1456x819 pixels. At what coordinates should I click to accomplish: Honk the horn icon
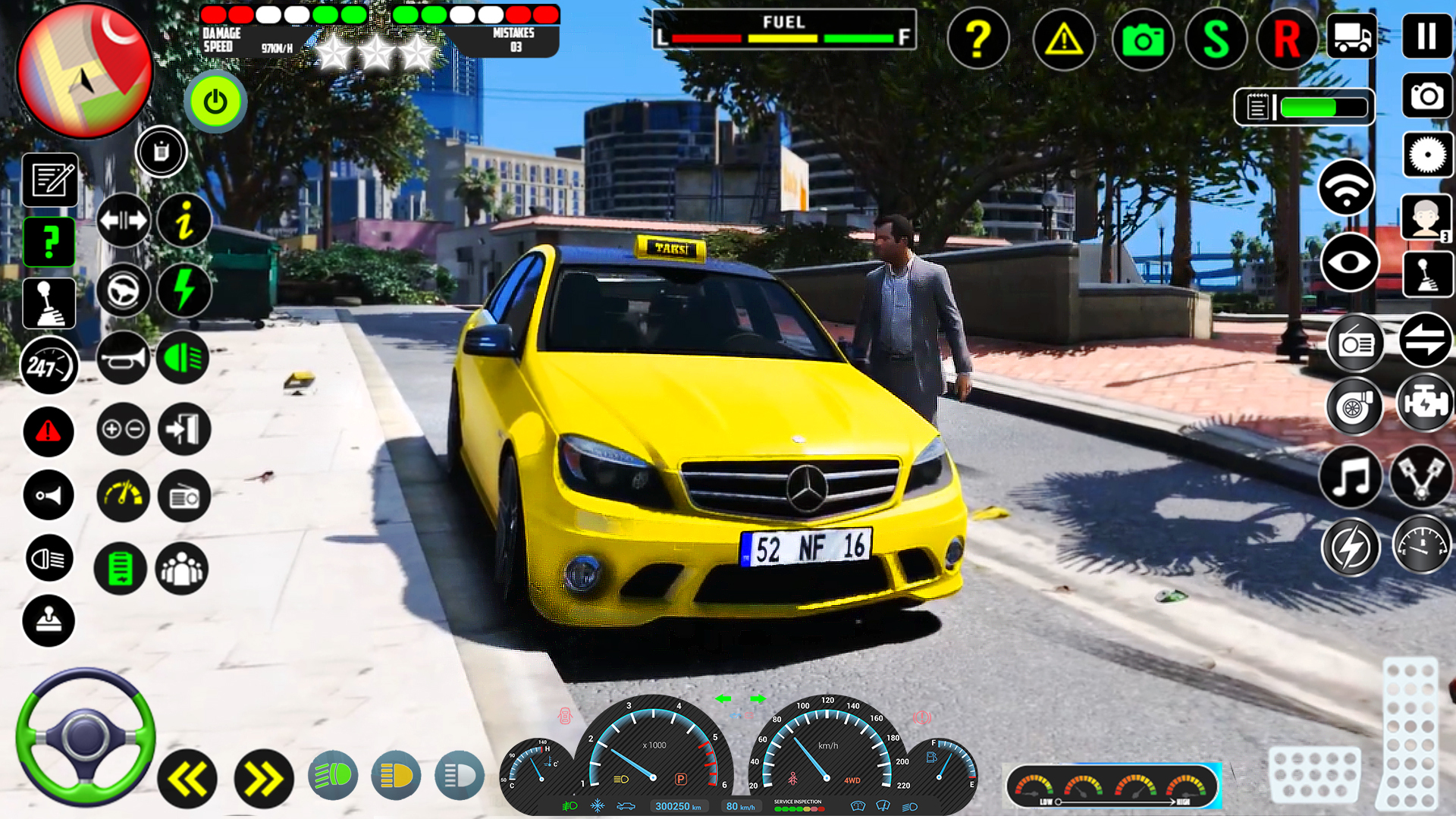click(x=122, y=358)
